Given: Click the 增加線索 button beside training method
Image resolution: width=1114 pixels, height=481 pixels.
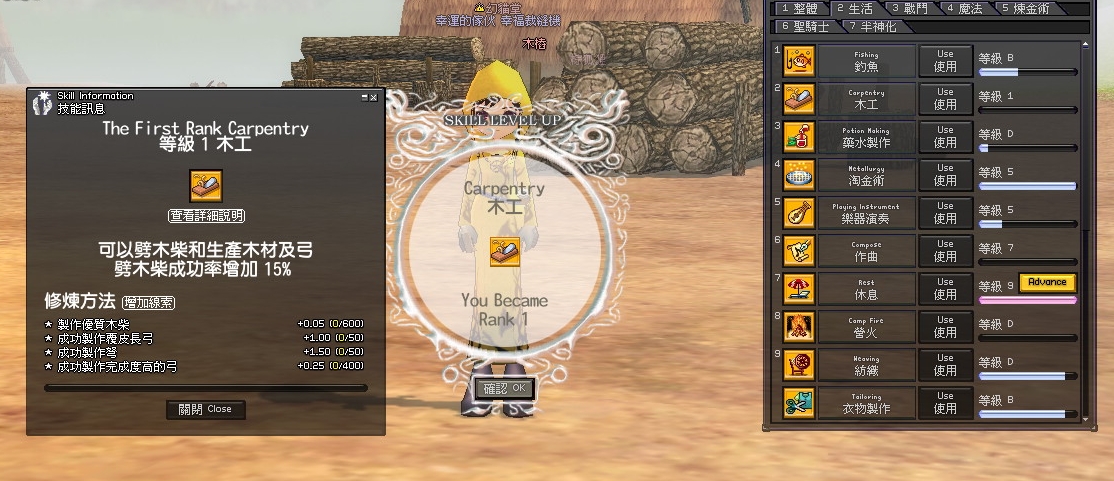Looking at the screenshot, I should [148, 301].
